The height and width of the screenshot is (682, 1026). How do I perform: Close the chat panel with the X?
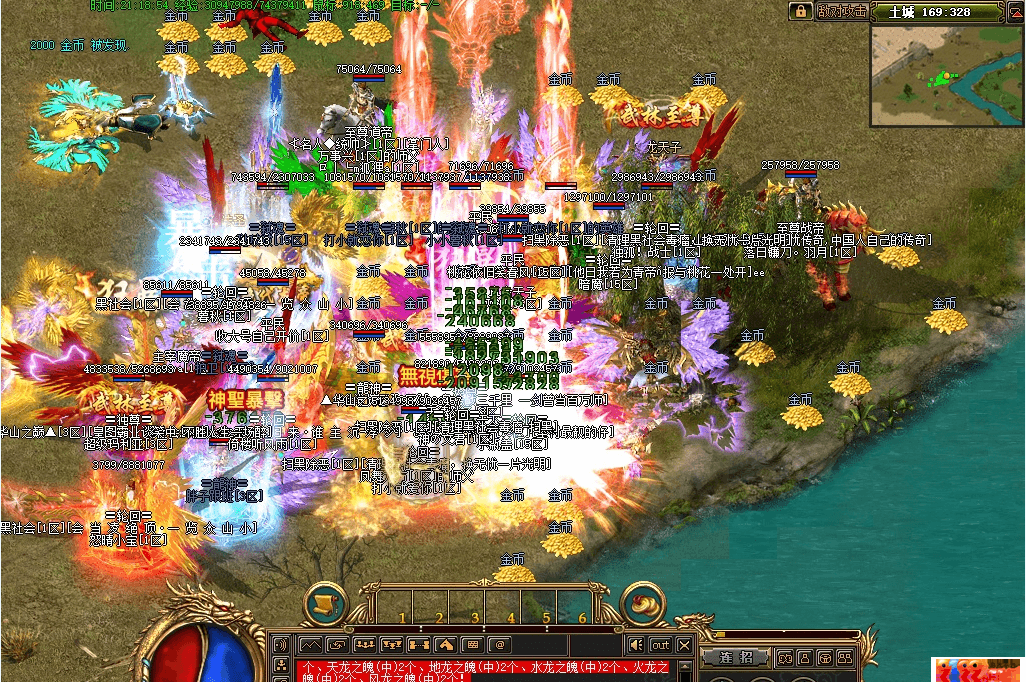coord(685,645)
